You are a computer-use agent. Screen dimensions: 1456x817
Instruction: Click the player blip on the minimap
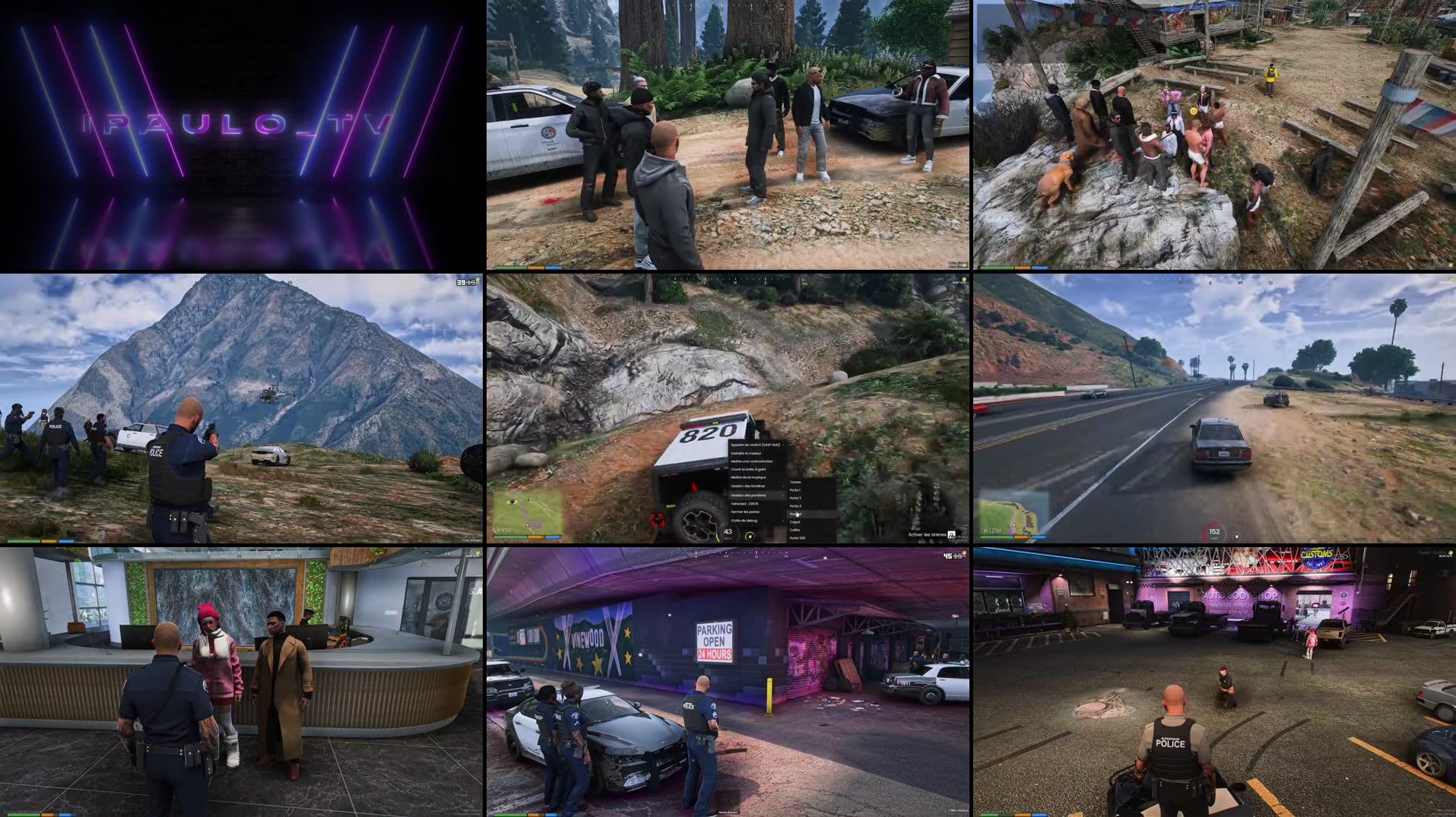click(527, 525)
